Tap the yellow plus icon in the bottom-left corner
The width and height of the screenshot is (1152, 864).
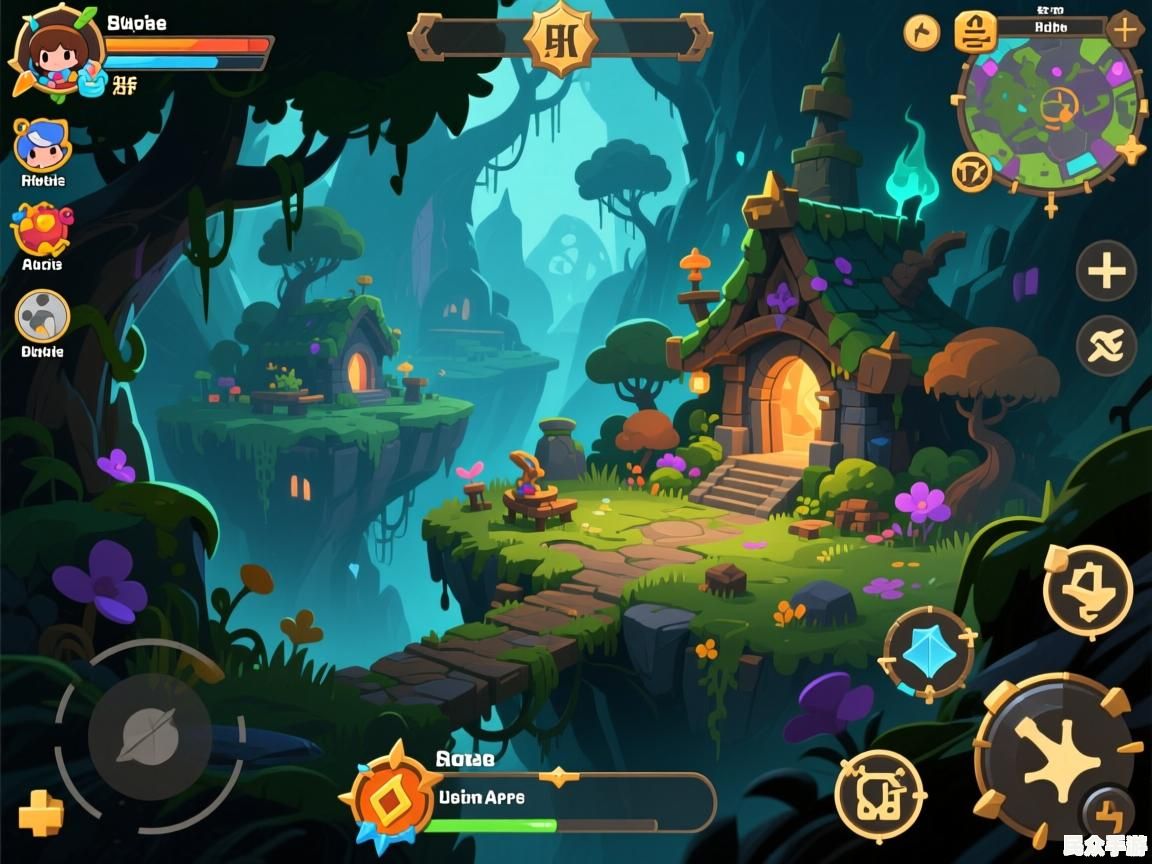pyautogui.click(x=41, y=814)
